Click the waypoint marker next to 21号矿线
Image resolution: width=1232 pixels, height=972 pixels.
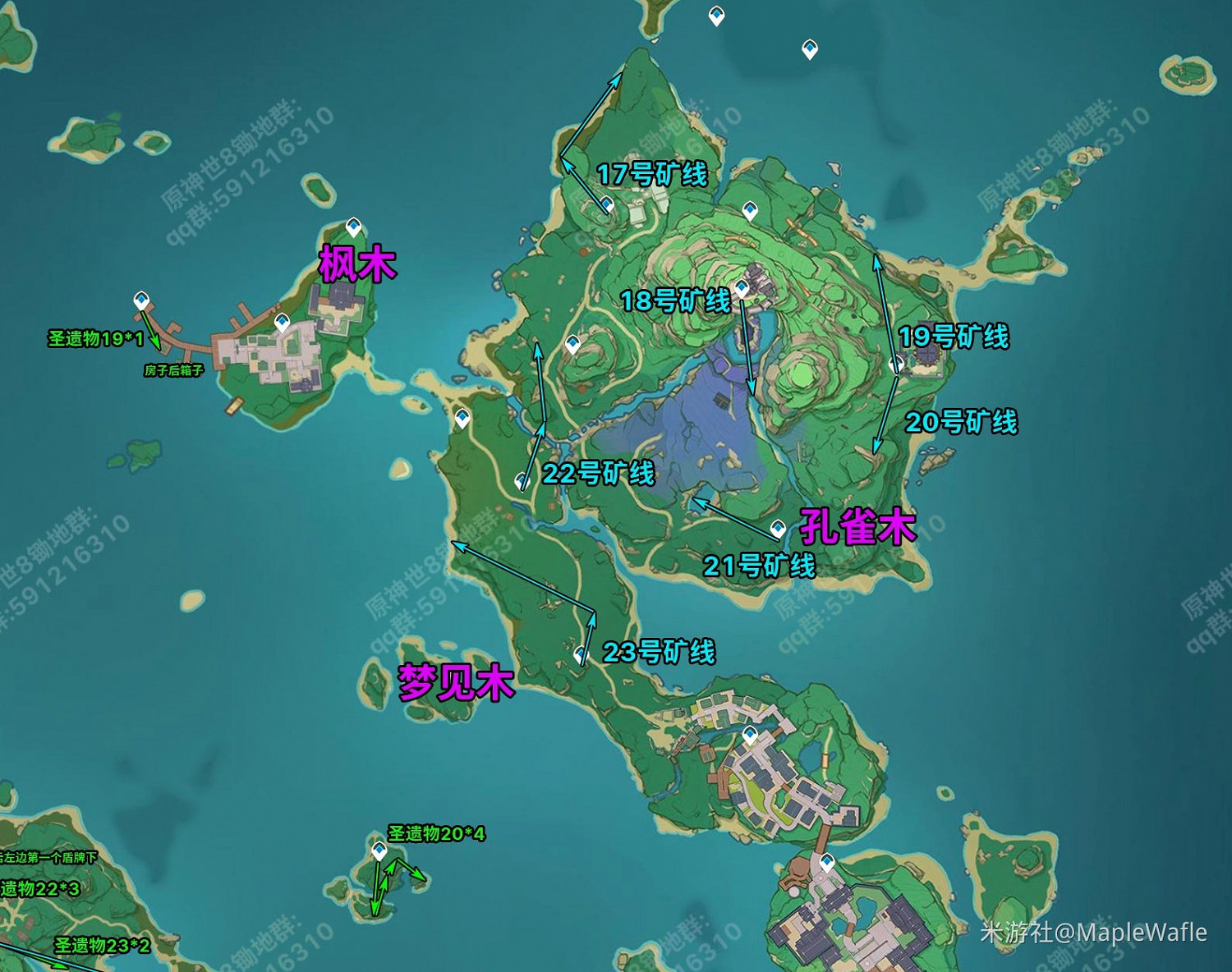click(777, 530)
